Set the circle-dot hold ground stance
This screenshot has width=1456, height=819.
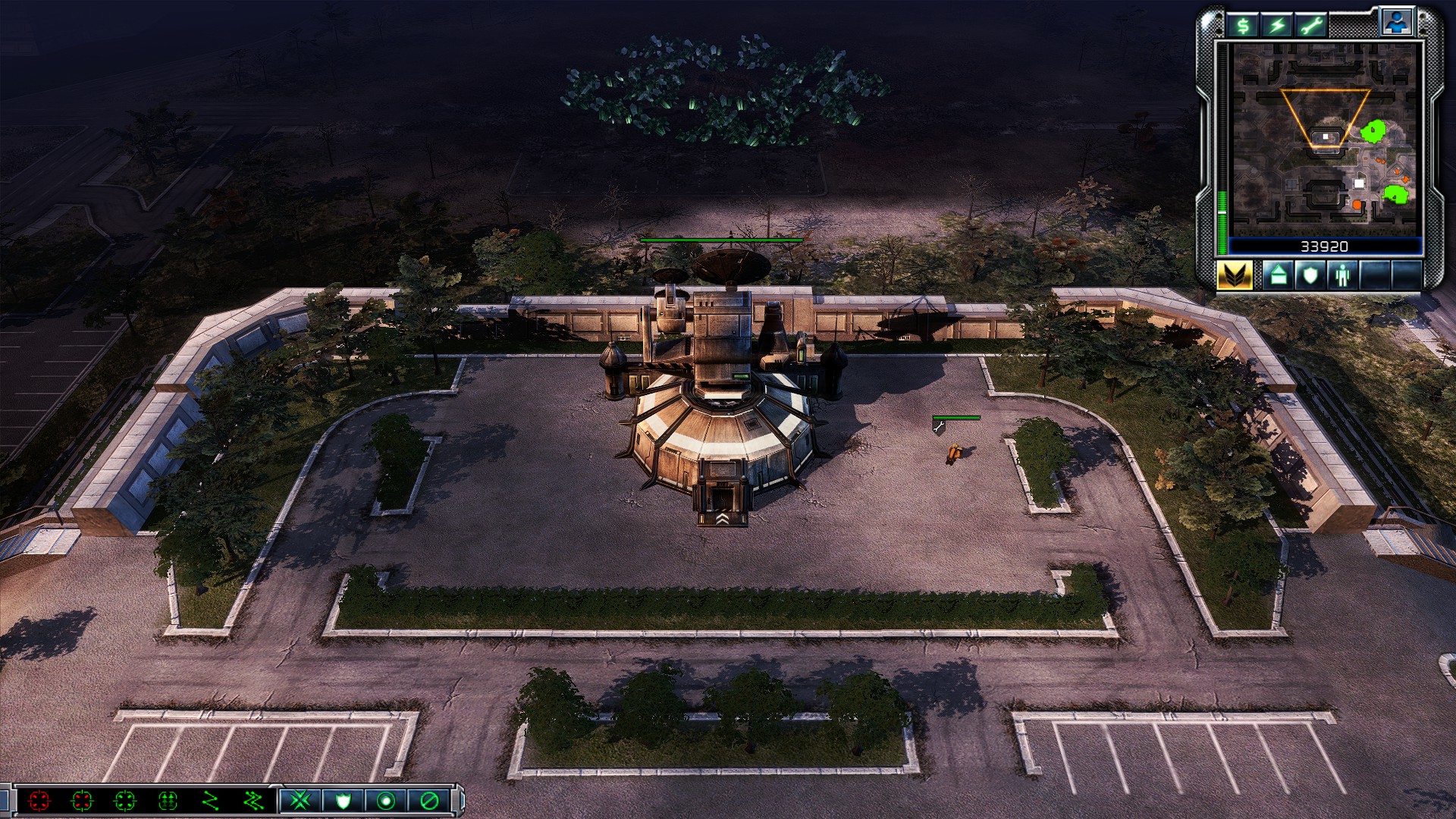click(x=386, y=801)
